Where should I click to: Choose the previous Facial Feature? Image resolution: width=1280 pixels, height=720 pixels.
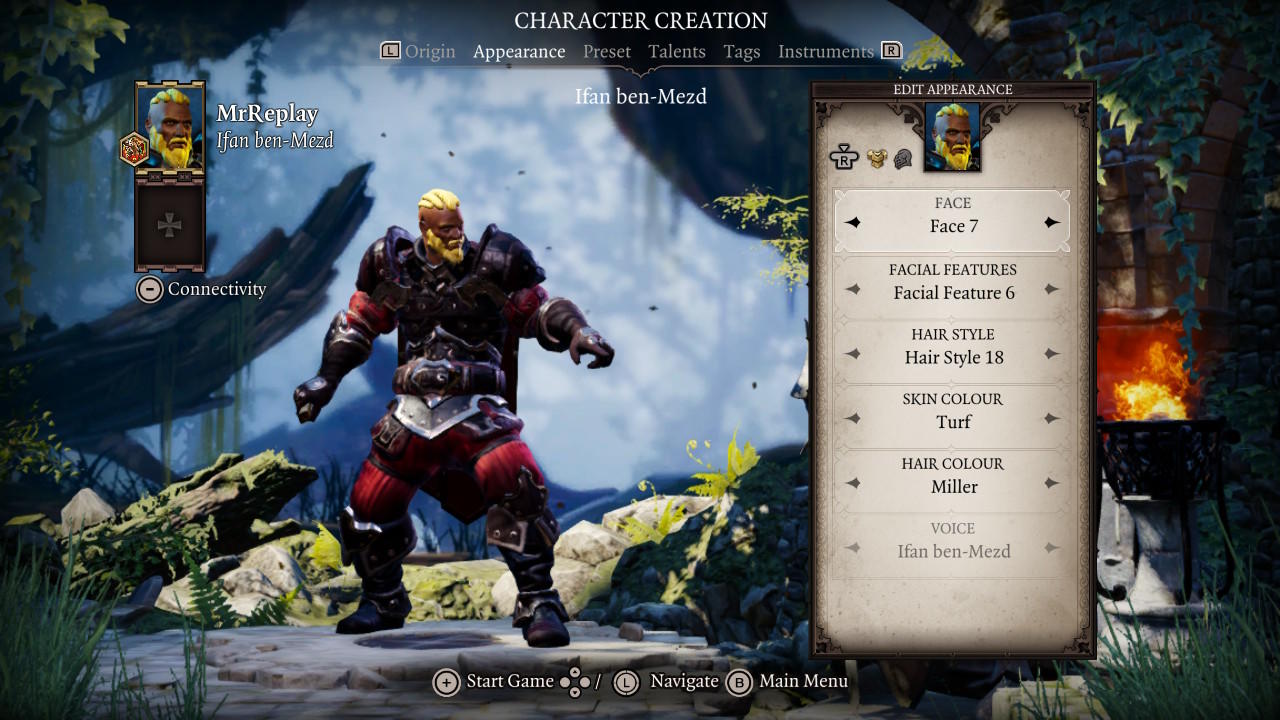tap(853, 290)
